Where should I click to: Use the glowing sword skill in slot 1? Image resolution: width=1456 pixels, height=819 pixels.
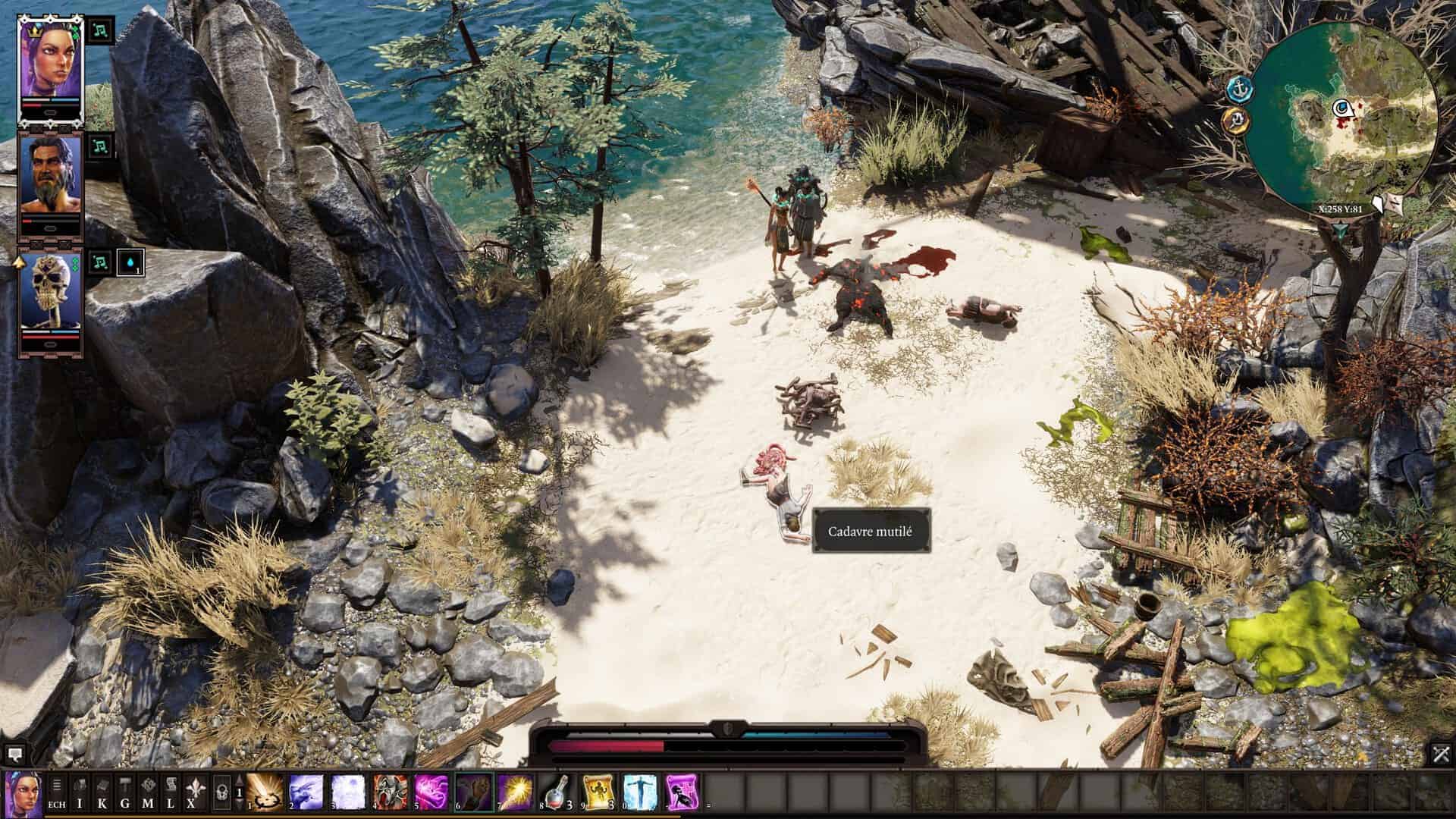(x=265, y=792)
